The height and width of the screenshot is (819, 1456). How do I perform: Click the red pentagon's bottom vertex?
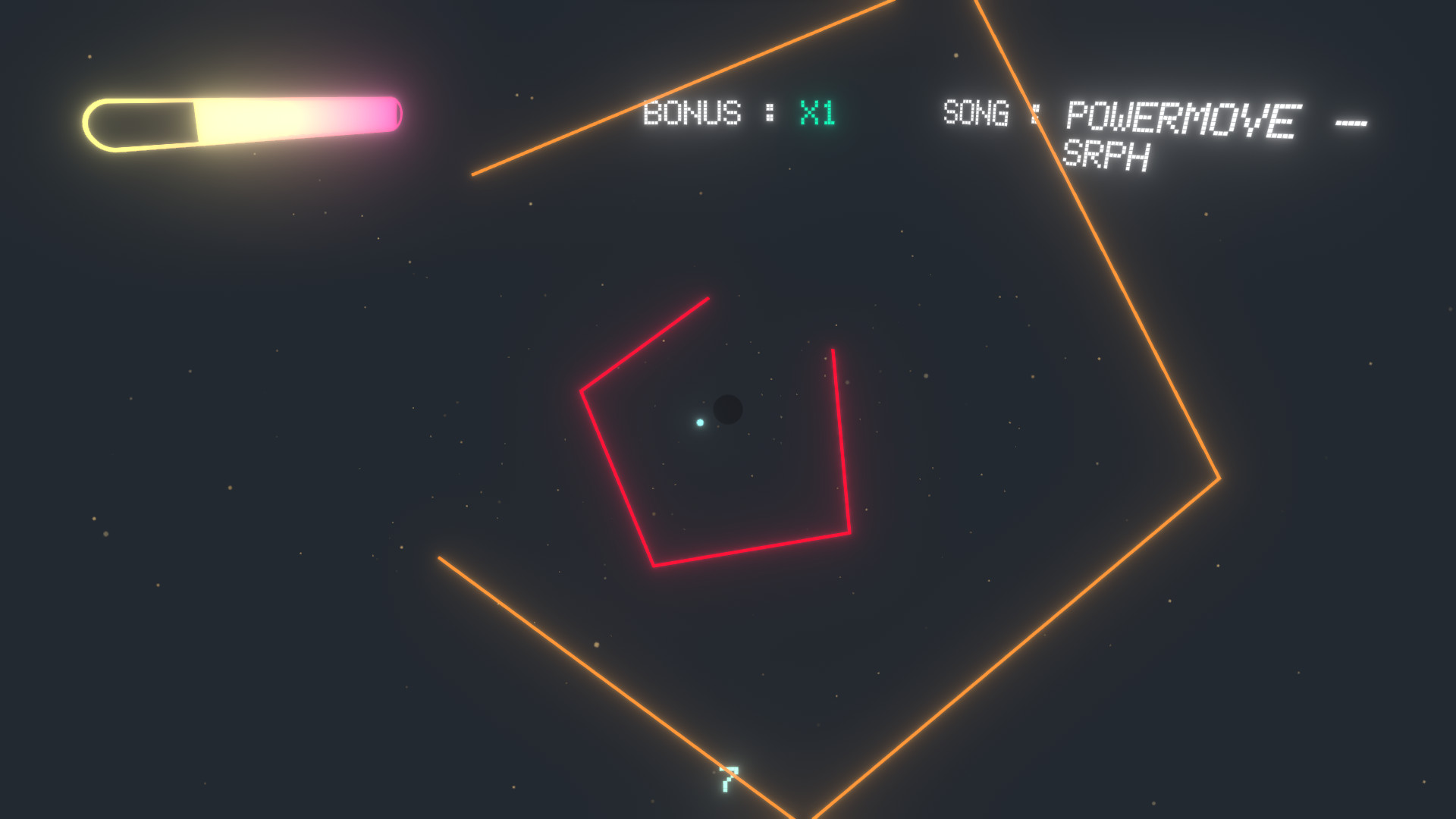[x=652, y=564]
